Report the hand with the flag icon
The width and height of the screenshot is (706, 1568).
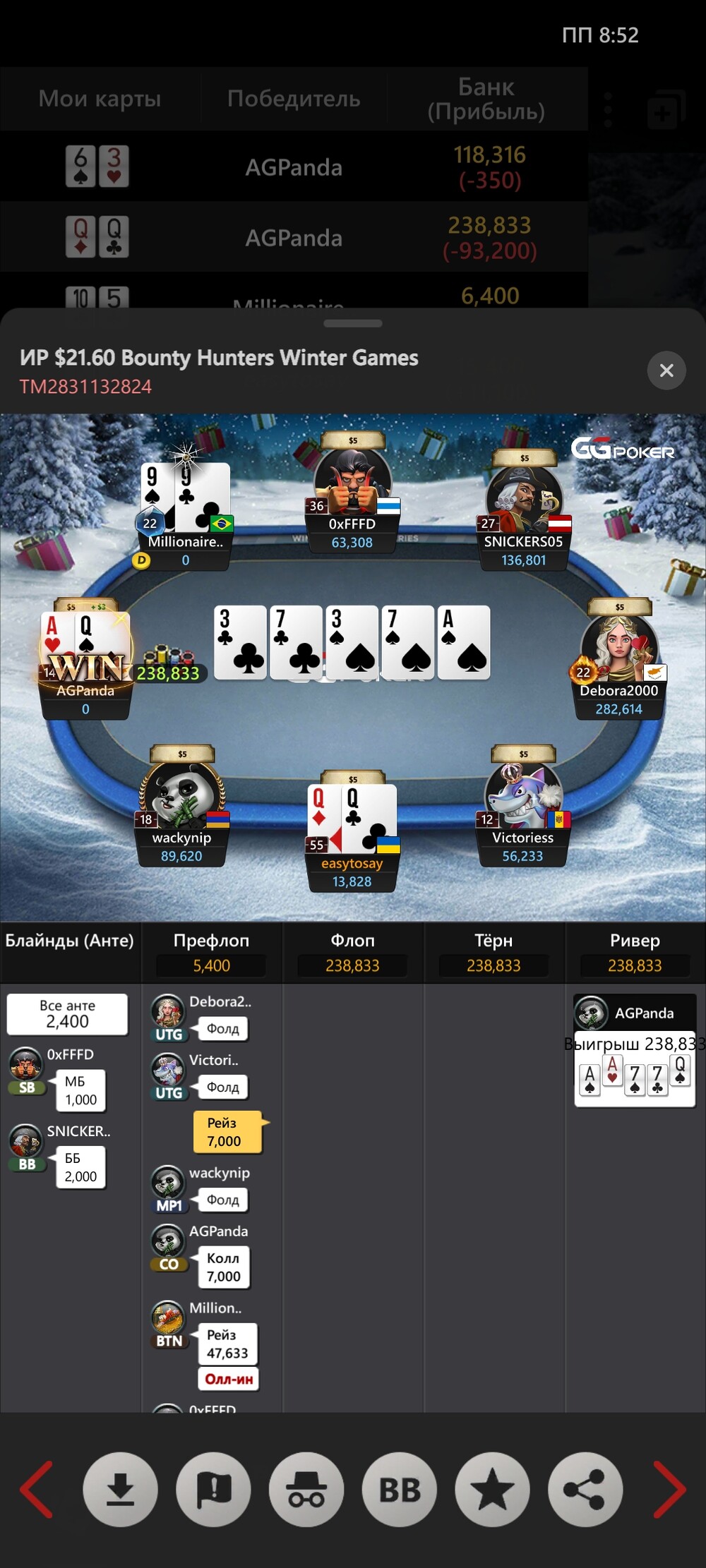213,1489
